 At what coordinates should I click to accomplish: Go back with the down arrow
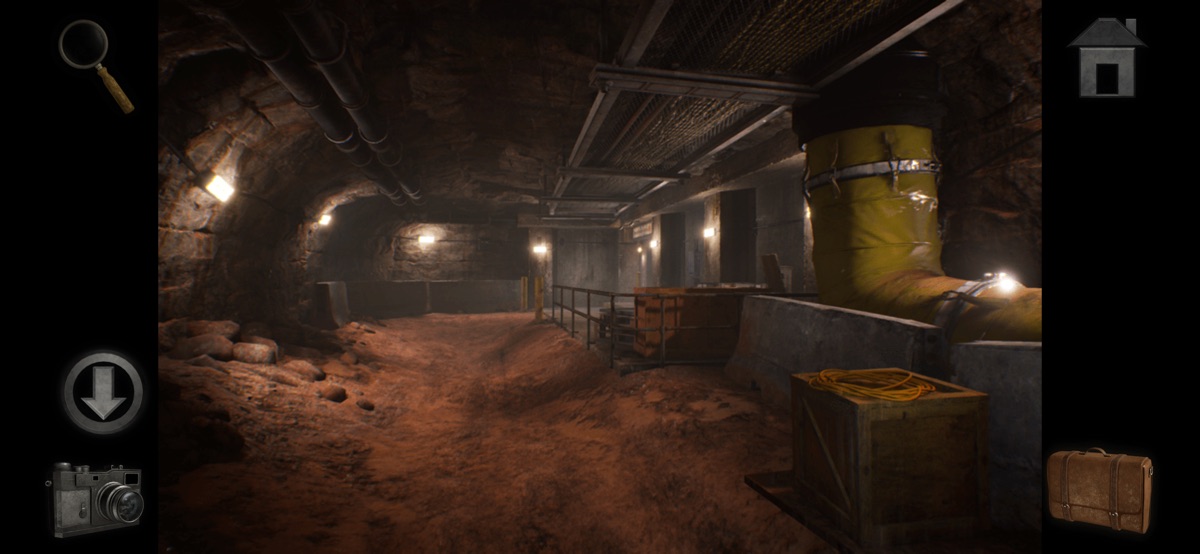(x=103, y=391)
